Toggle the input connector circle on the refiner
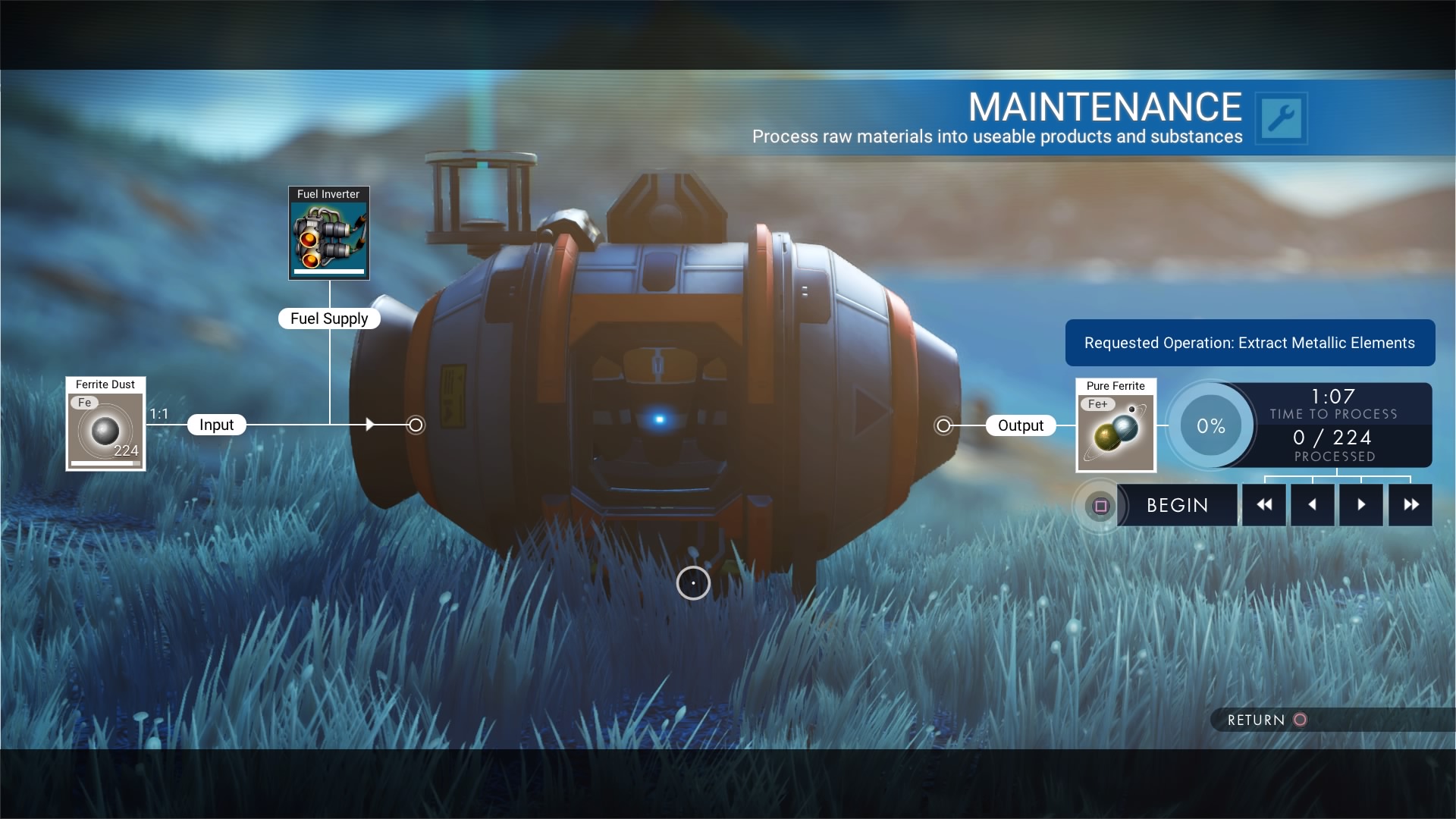 pyautogui.click(x=416, y=425)
